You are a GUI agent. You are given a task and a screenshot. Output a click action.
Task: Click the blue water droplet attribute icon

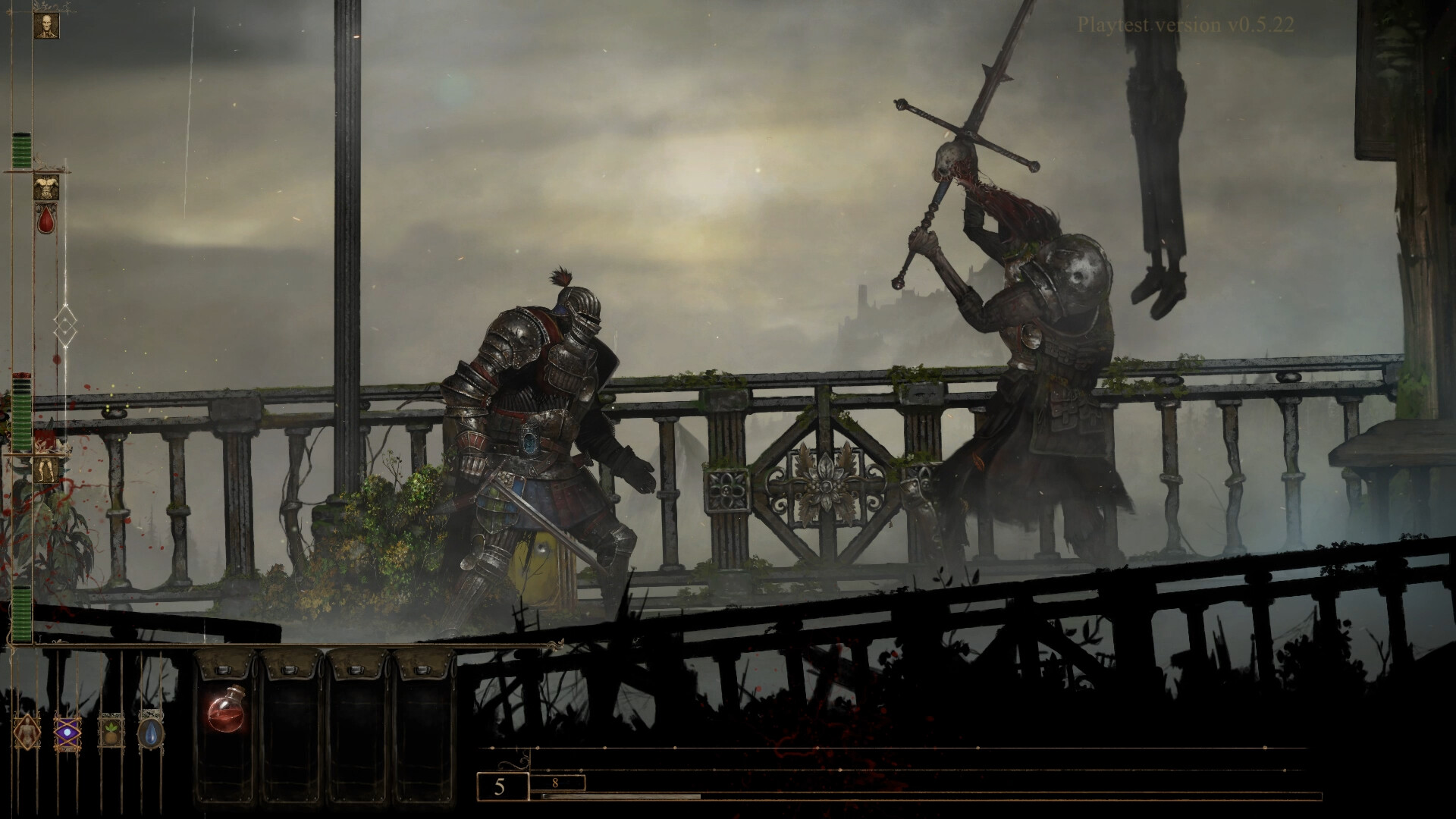pyautogui.click(x=152, y=735)
